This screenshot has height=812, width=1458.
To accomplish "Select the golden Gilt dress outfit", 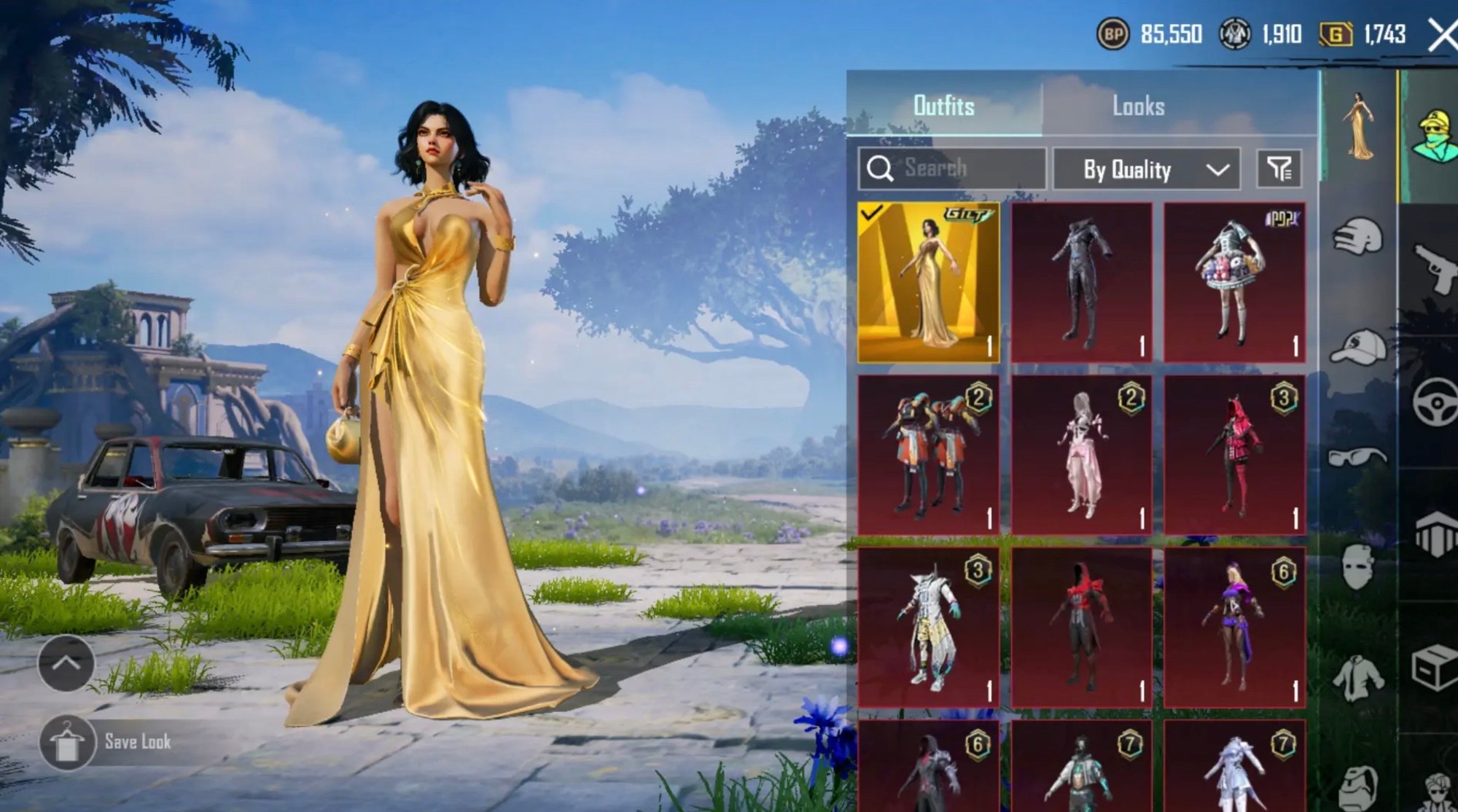I will pyautogui.click(x=928, y=283).
